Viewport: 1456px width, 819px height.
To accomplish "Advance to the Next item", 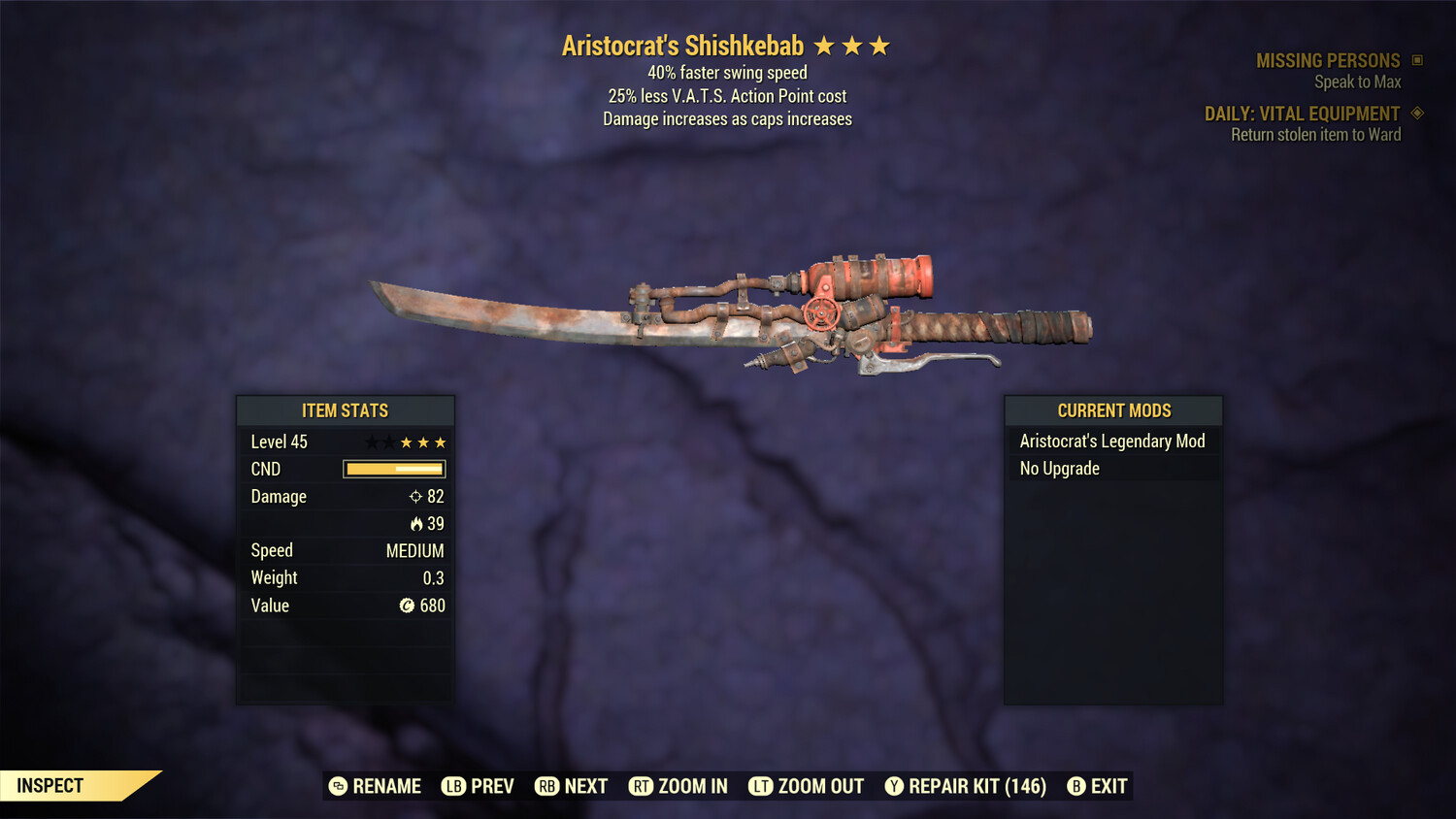I will pyautogui.click(x=572, y=786).
